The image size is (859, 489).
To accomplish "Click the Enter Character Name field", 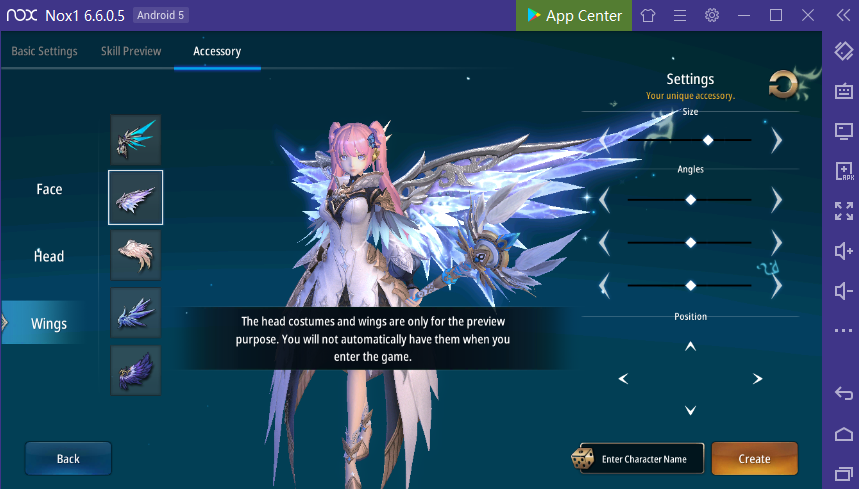I will [644, 459].
